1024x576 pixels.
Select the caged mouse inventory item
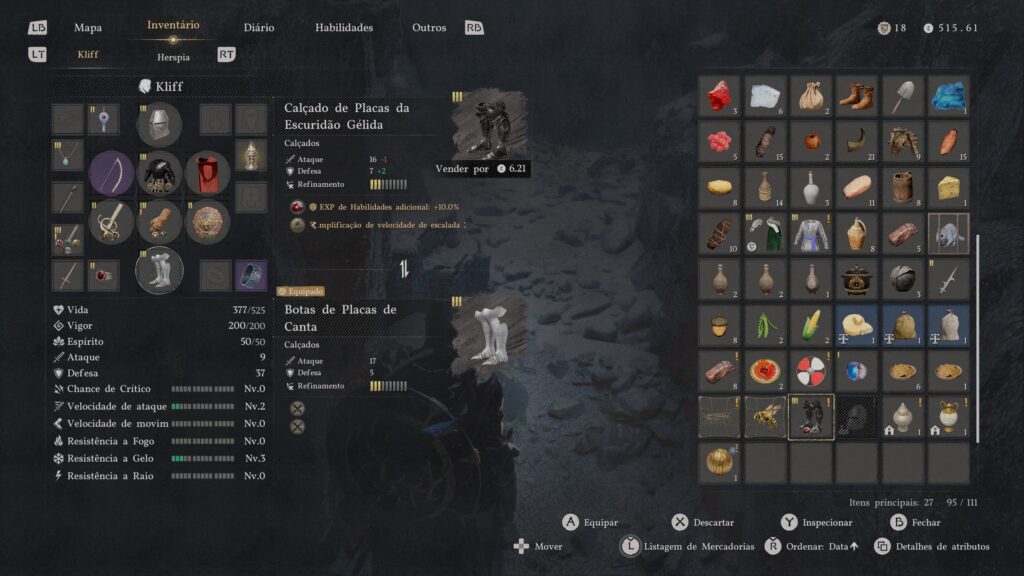click(949, 233)
